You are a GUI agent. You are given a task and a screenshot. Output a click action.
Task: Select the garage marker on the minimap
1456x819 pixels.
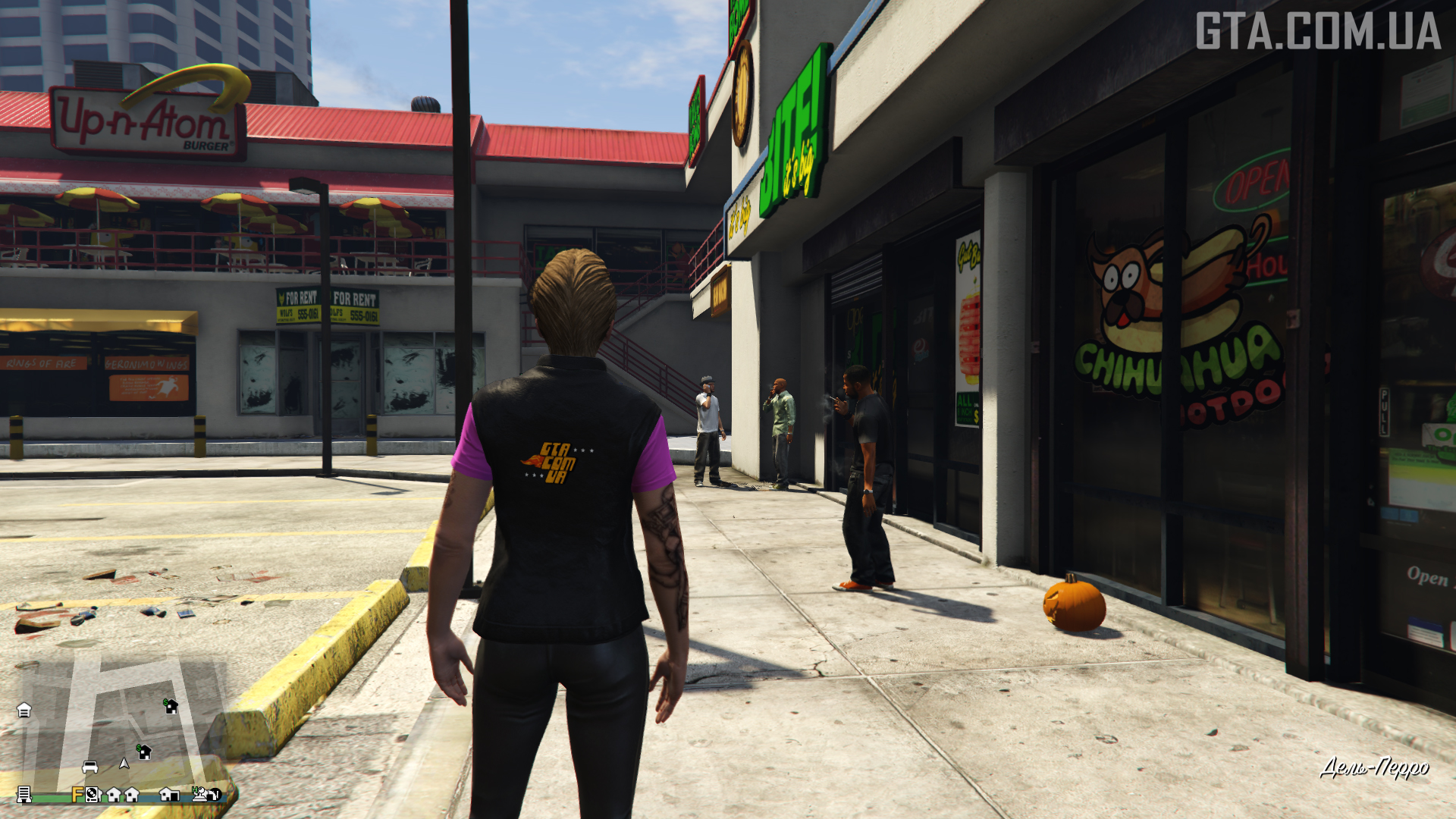point(24,710)
